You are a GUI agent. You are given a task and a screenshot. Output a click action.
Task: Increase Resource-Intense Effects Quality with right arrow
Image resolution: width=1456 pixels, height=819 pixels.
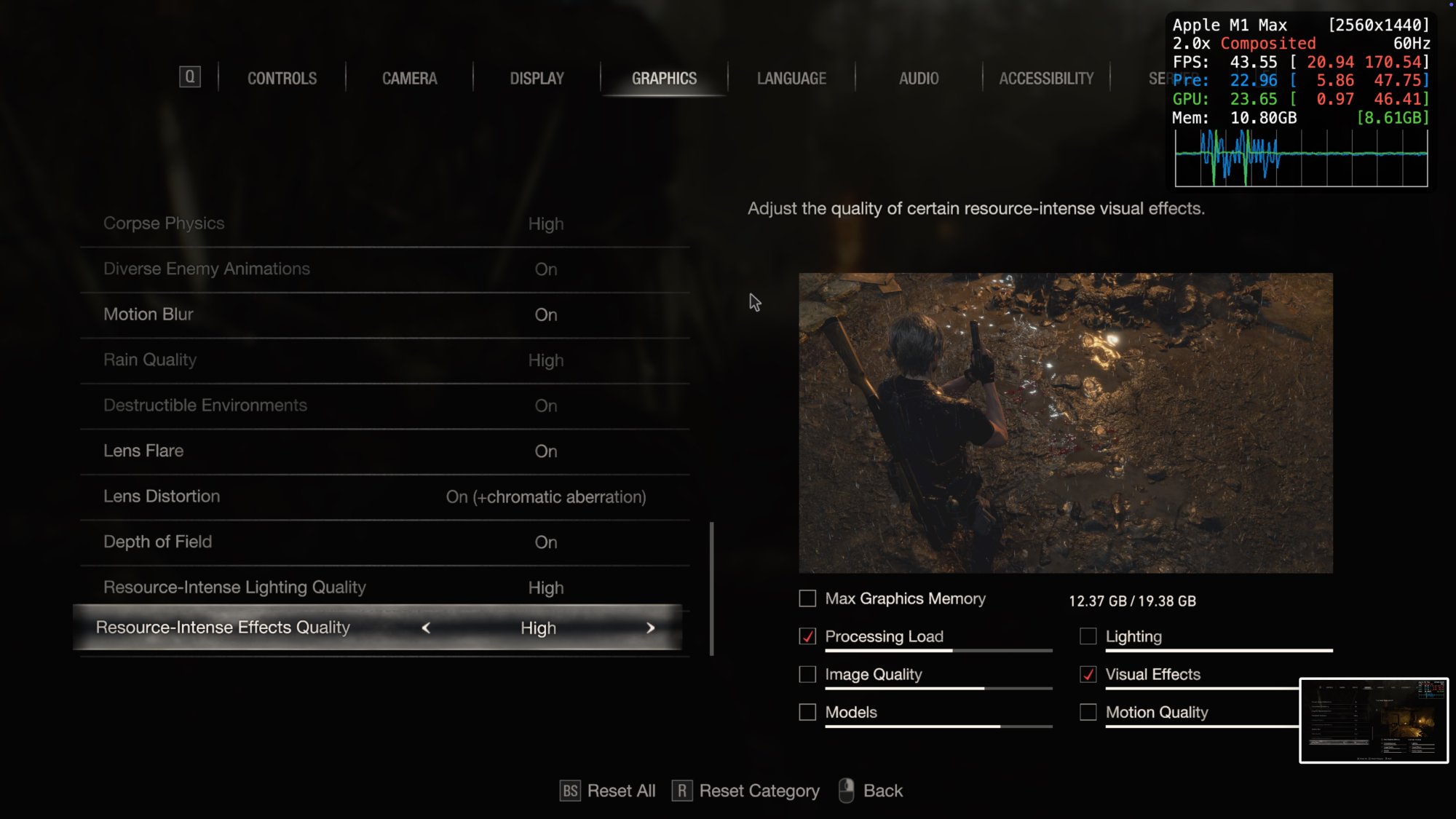(x=650, y=628)
